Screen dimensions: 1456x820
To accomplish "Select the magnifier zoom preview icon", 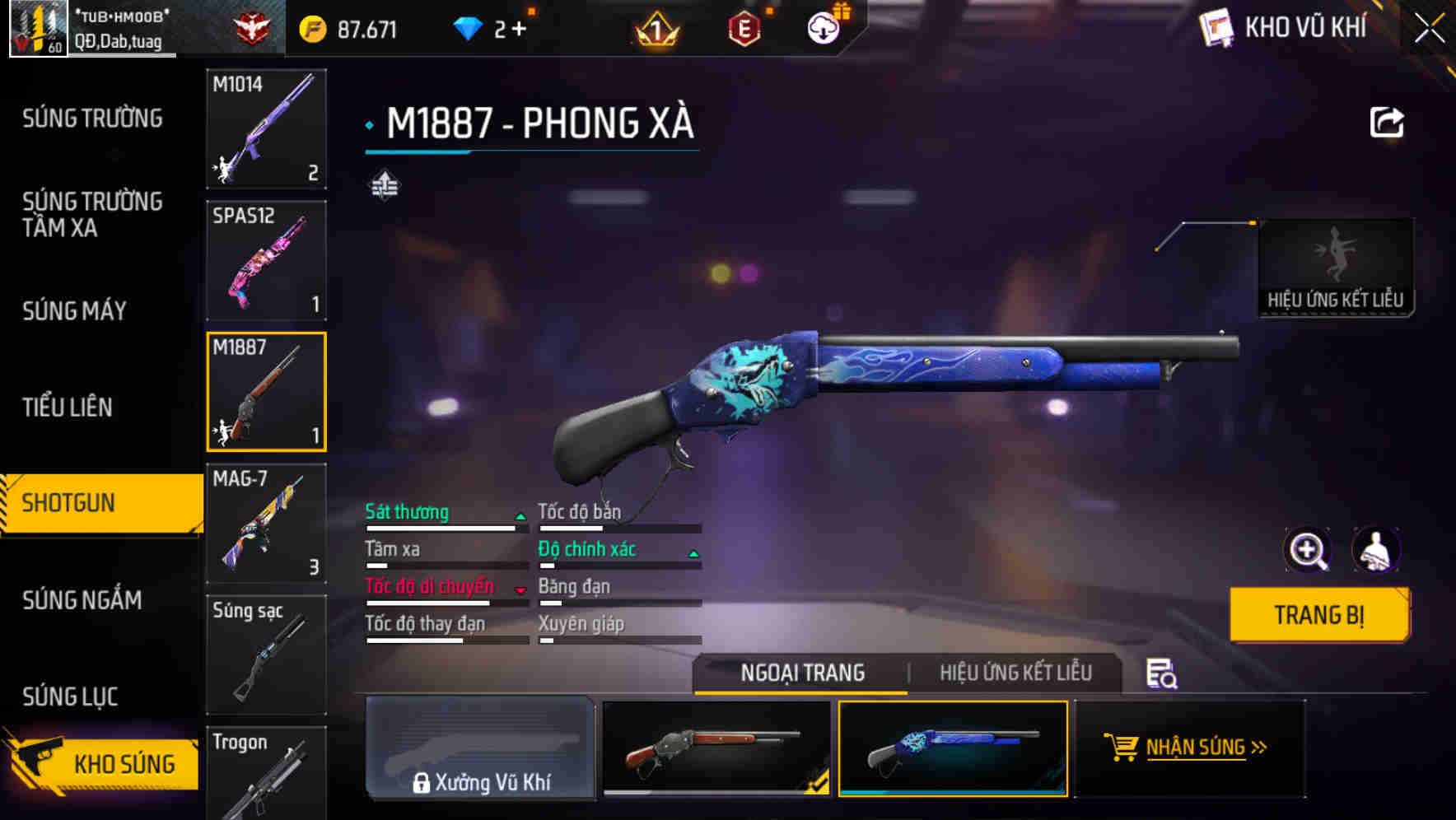I will click(x=1309, y=550).
